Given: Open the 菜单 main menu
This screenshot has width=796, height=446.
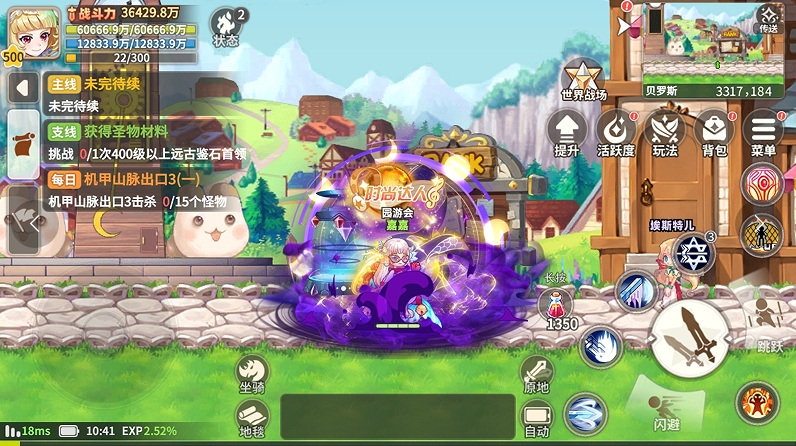Looking at the screenshot, I should [x=763, y=132].
